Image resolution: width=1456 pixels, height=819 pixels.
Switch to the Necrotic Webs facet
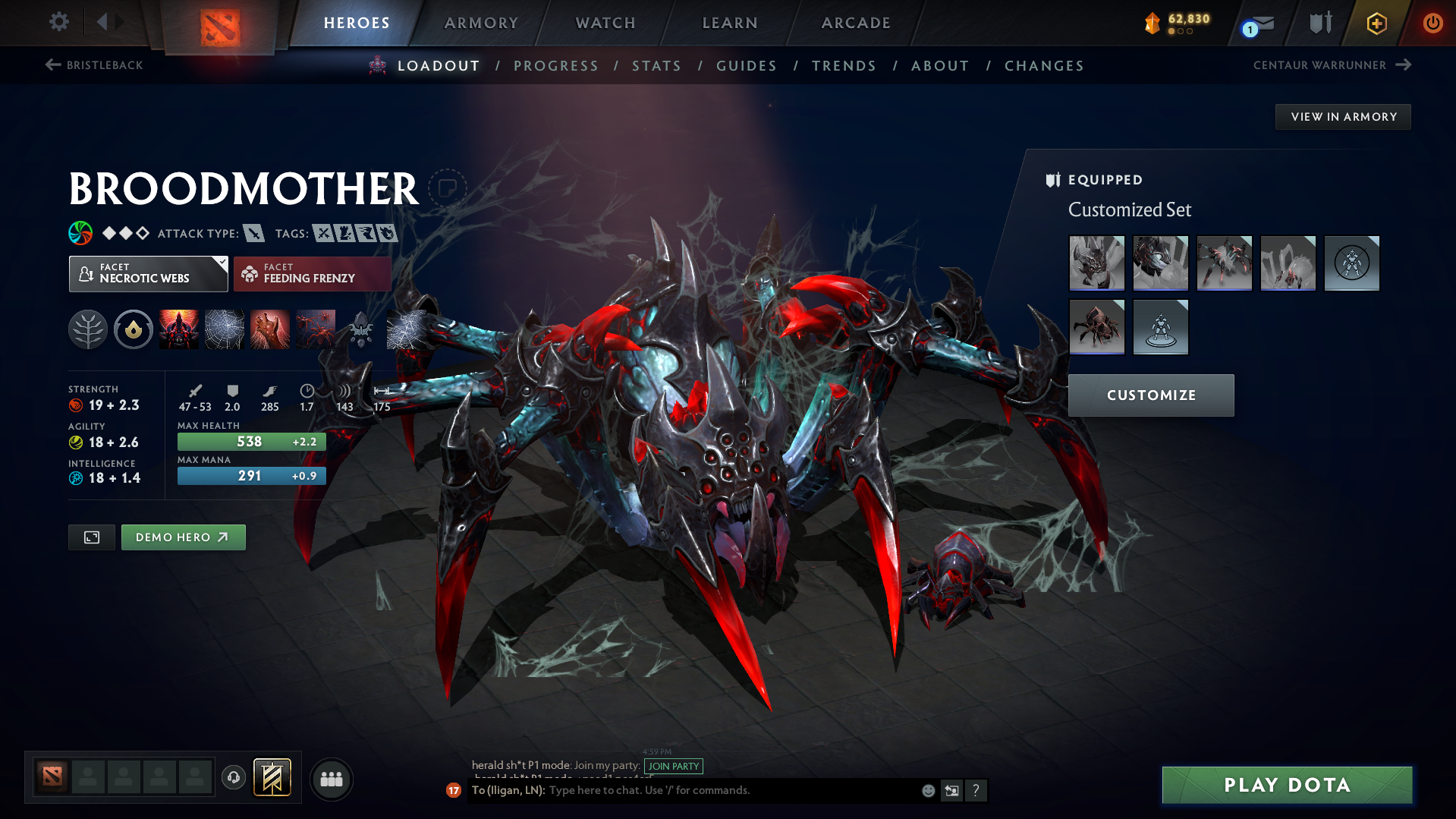(x=148, y=273)
